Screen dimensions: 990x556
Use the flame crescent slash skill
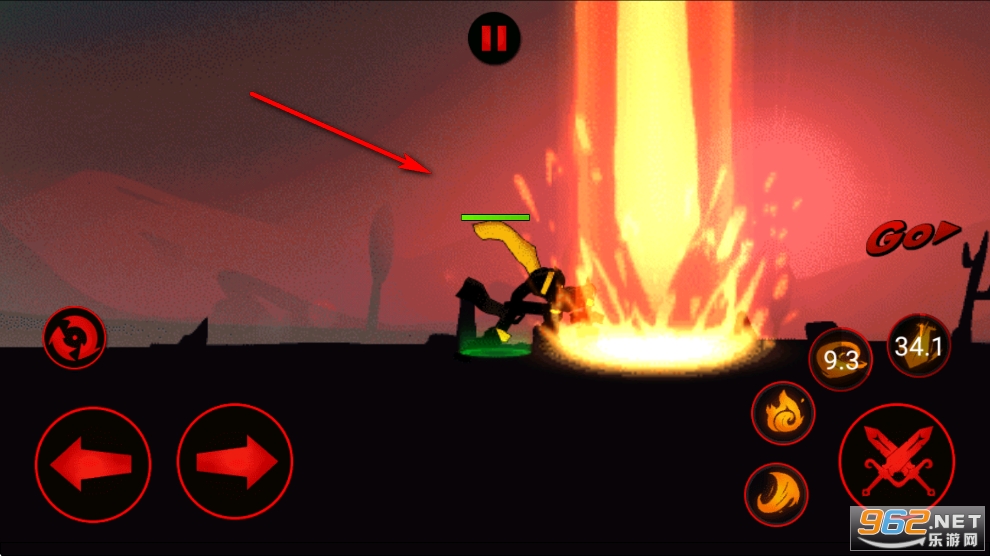click(x=776, y=494)
